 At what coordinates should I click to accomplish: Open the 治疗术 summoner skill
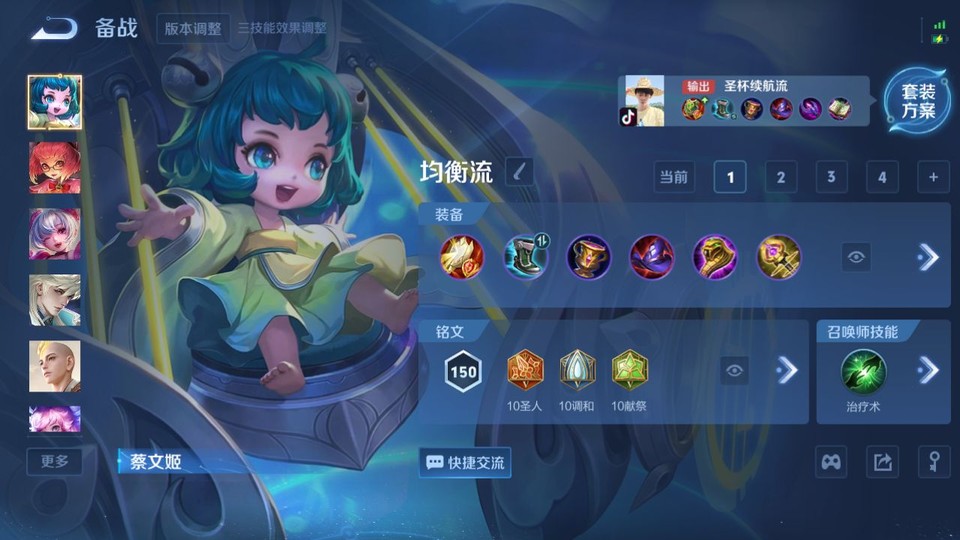tap(861, 371)
